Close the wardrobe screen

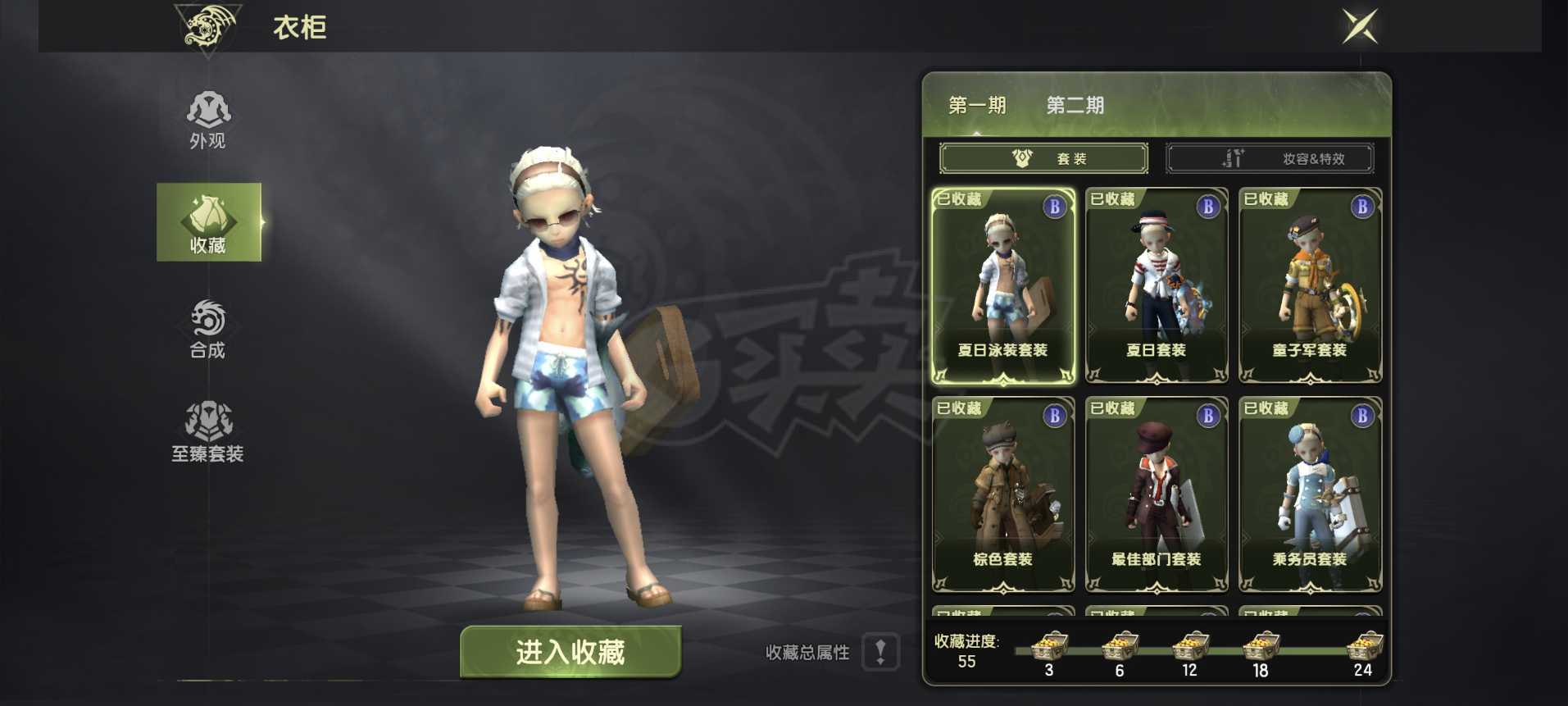point(1360,26)
